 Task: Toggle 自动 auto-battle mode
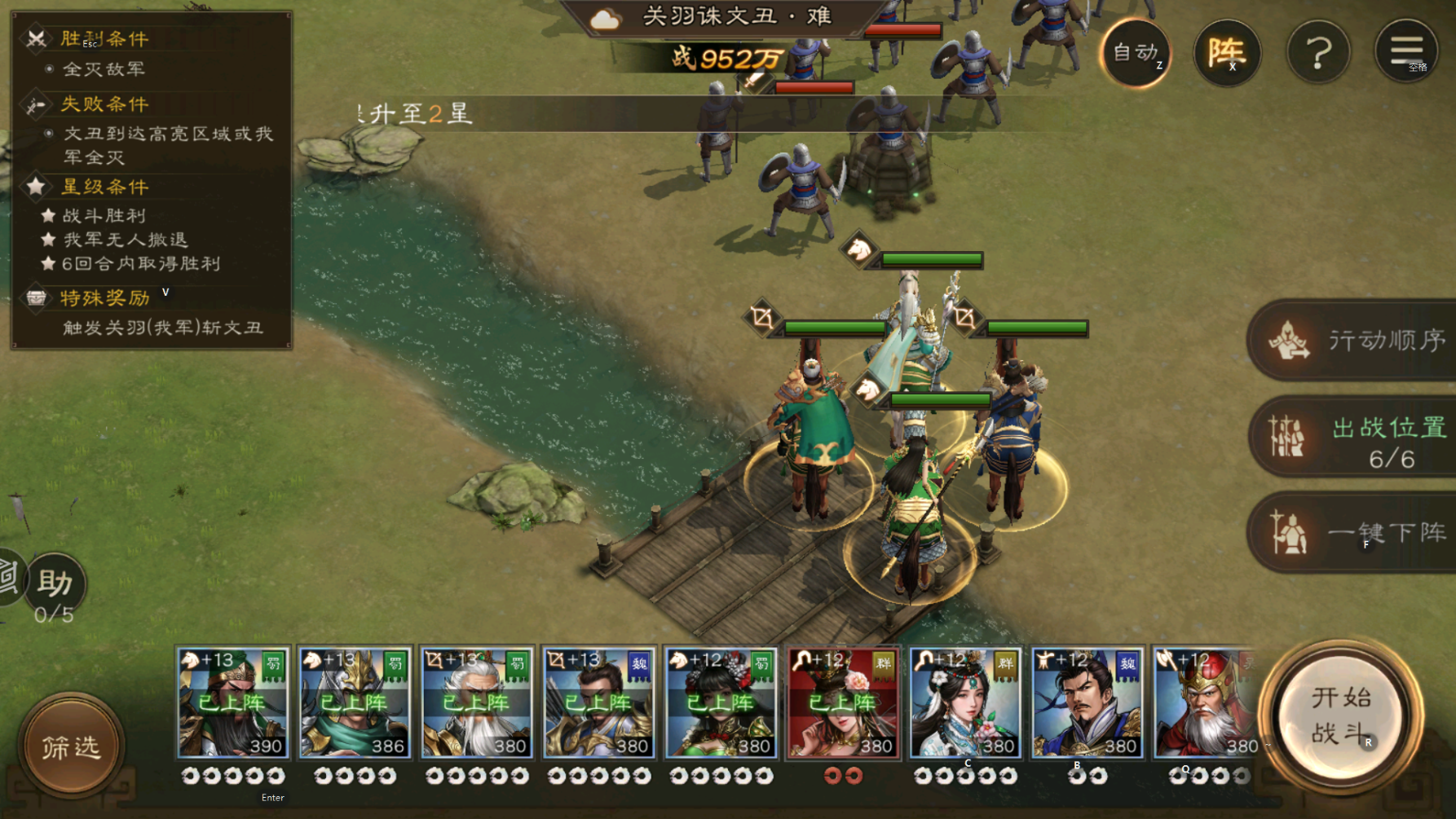[1136, 53]
